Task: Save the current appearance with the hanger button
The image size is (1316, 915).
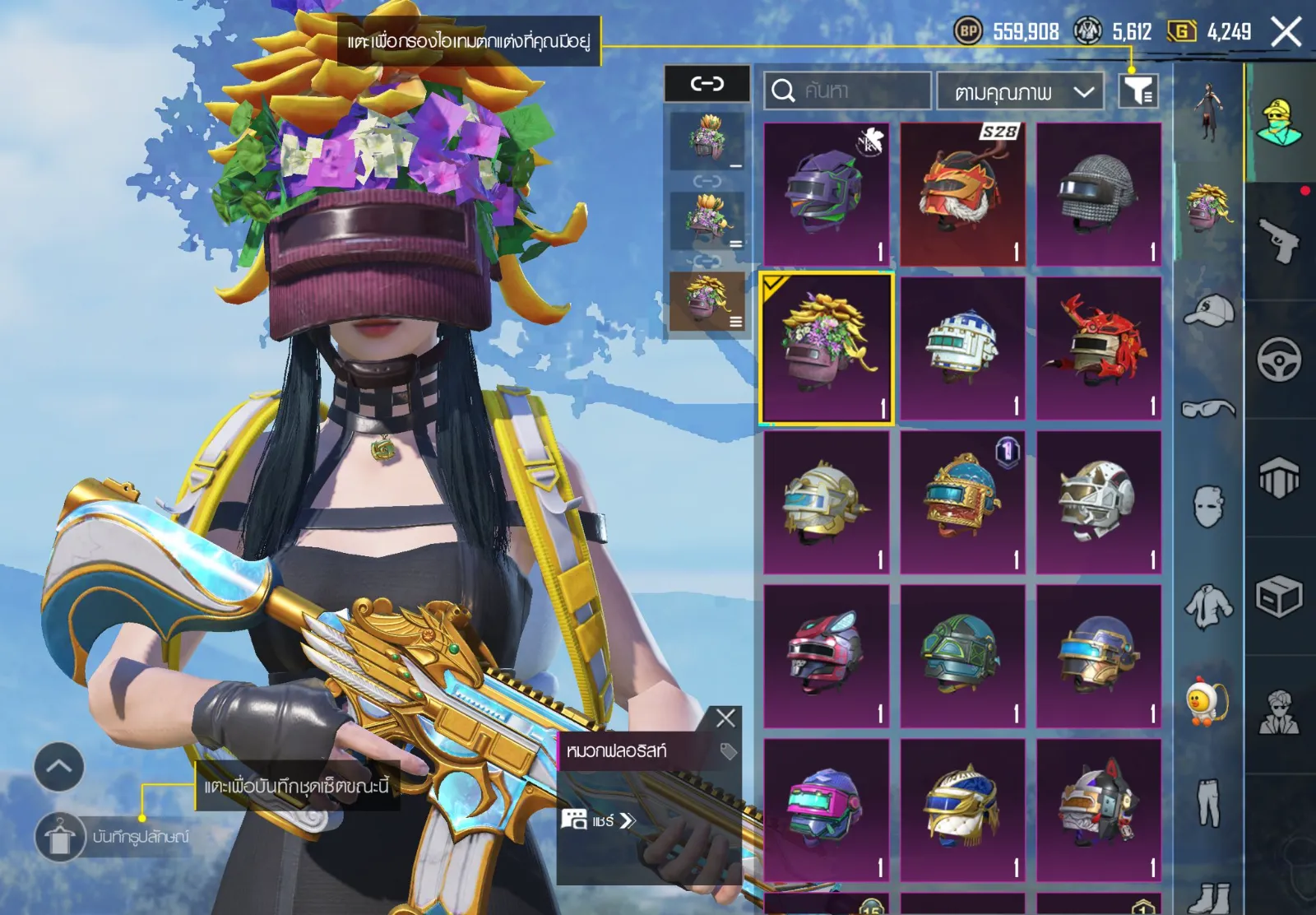Action: pyautogui.click(x=59, y=837)
